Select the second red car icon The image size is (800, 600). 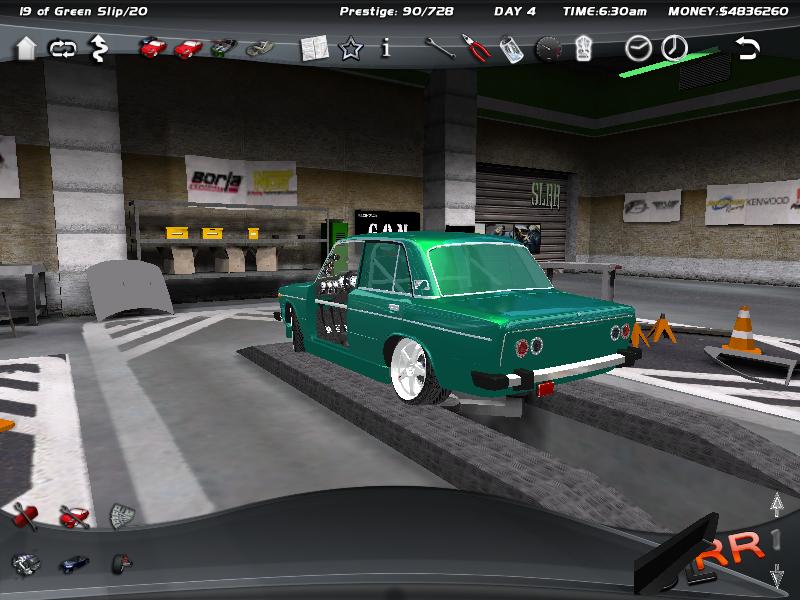(187, 47)
